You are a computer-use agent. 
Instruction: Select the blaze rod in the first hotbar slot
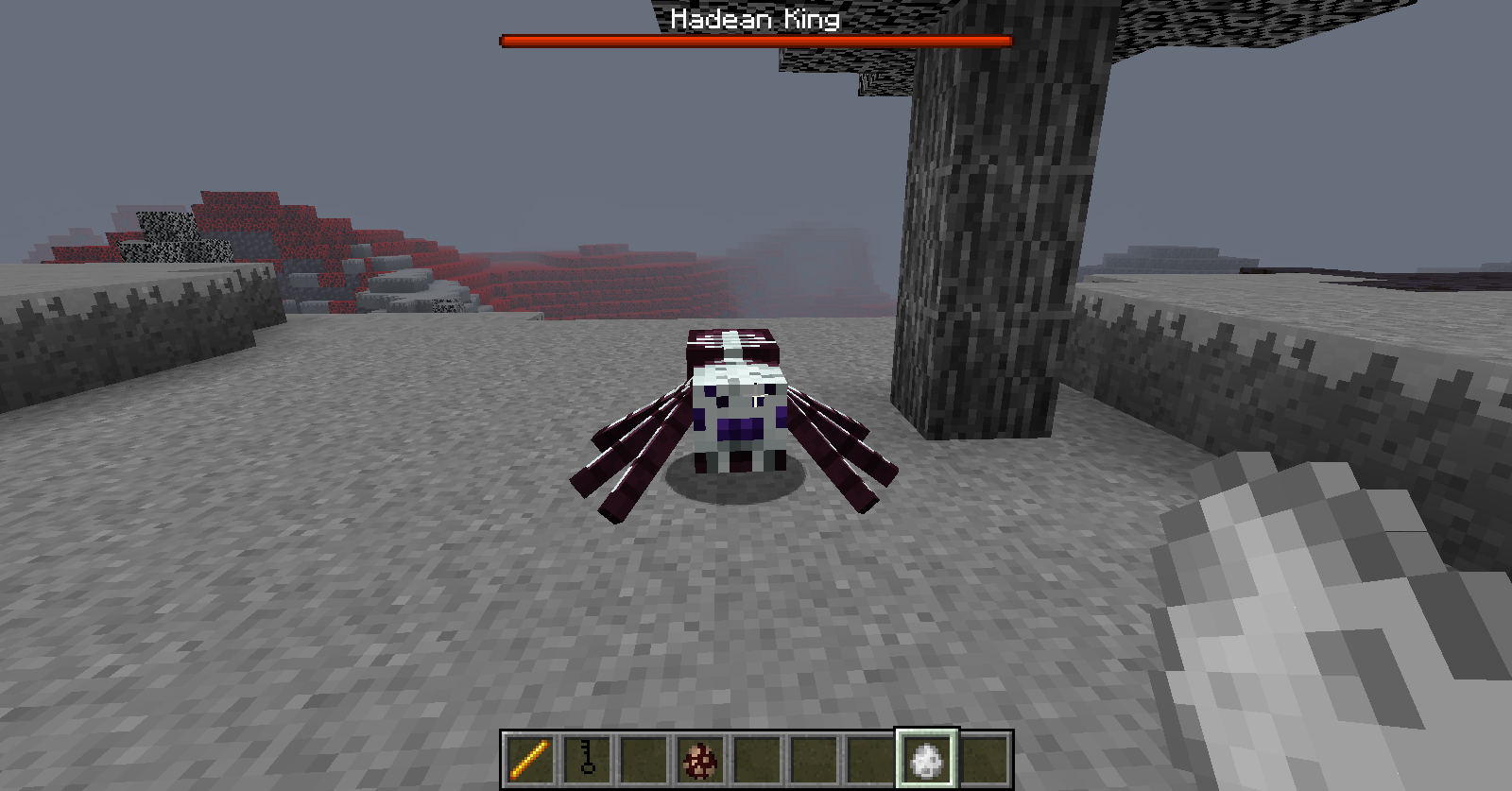coord(528,757)
